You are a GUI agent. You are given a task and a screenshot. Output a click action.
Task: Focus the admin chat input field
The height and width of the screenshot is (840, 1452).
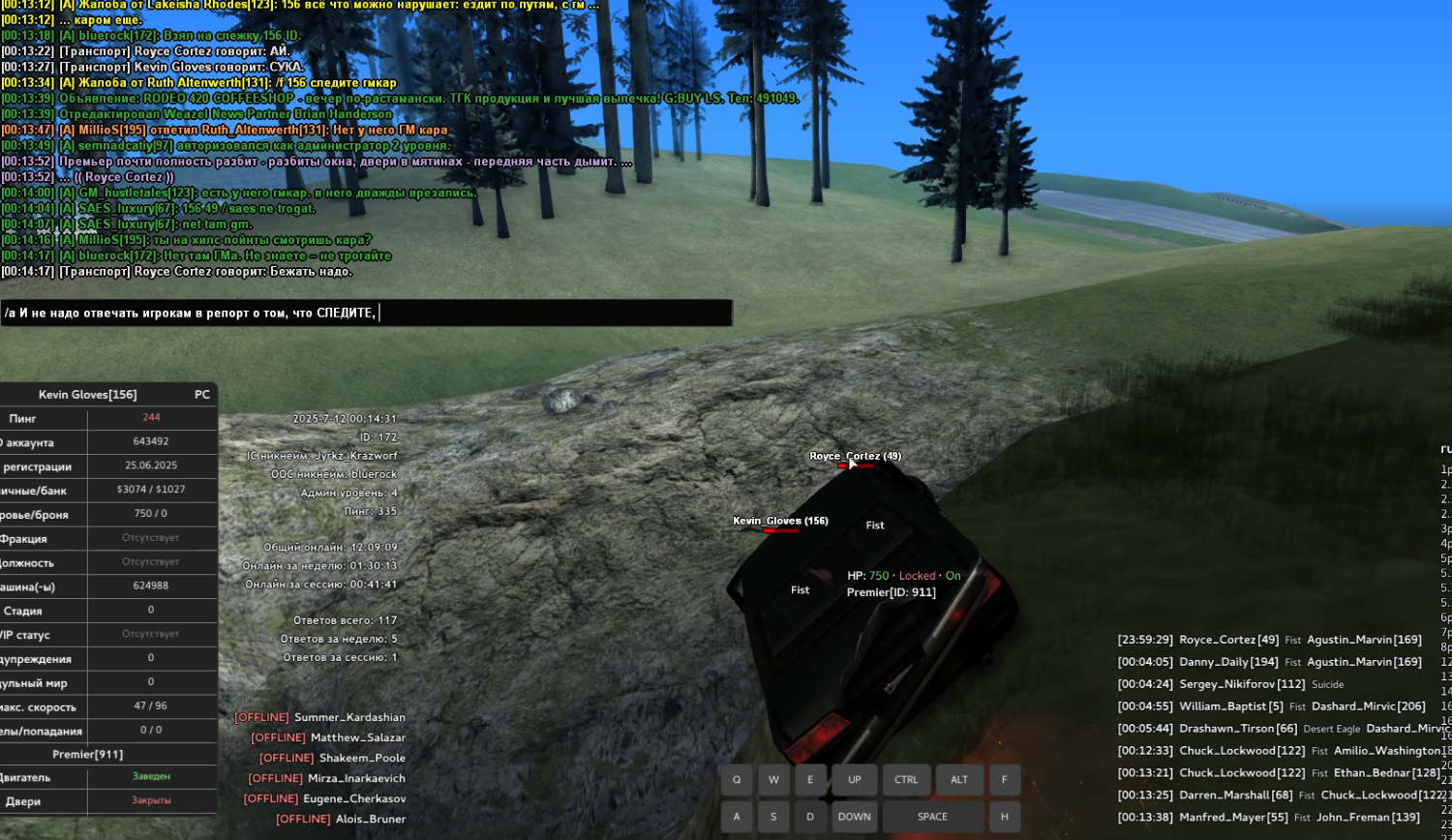tap(366, 313)
